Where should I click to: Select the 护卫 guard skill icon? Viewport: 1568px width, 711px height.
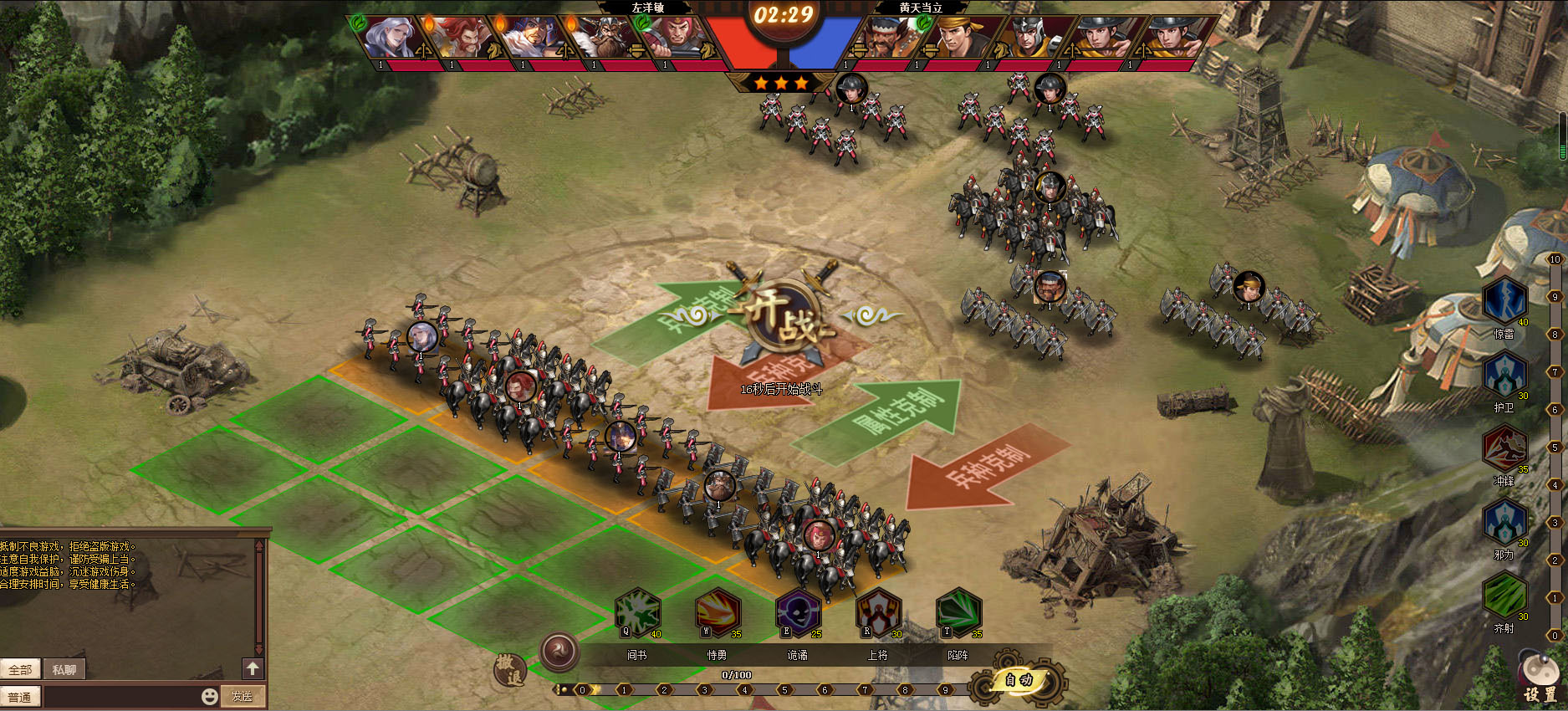pos(1504,375)
